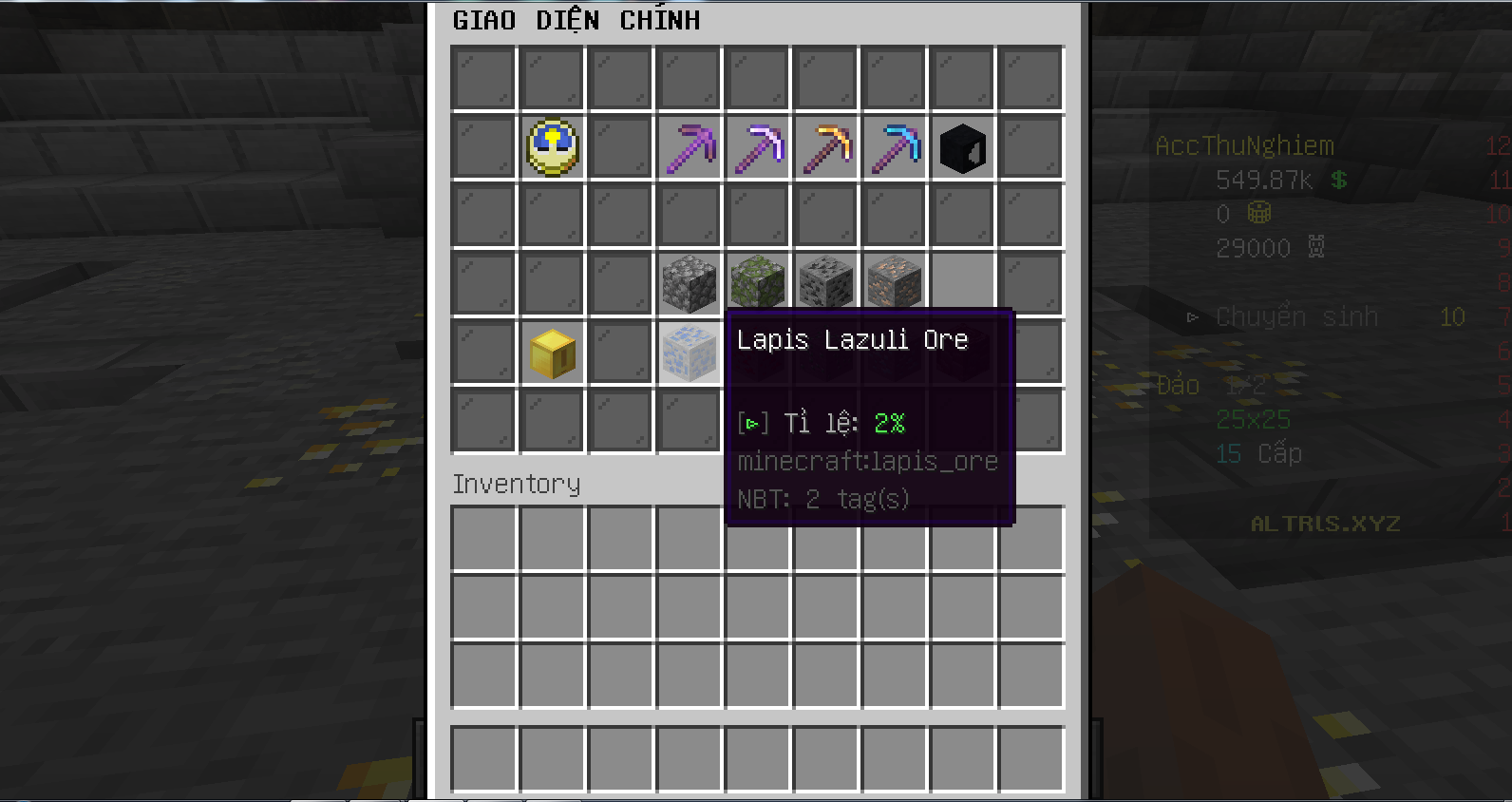Select the iron ore block

895,282
